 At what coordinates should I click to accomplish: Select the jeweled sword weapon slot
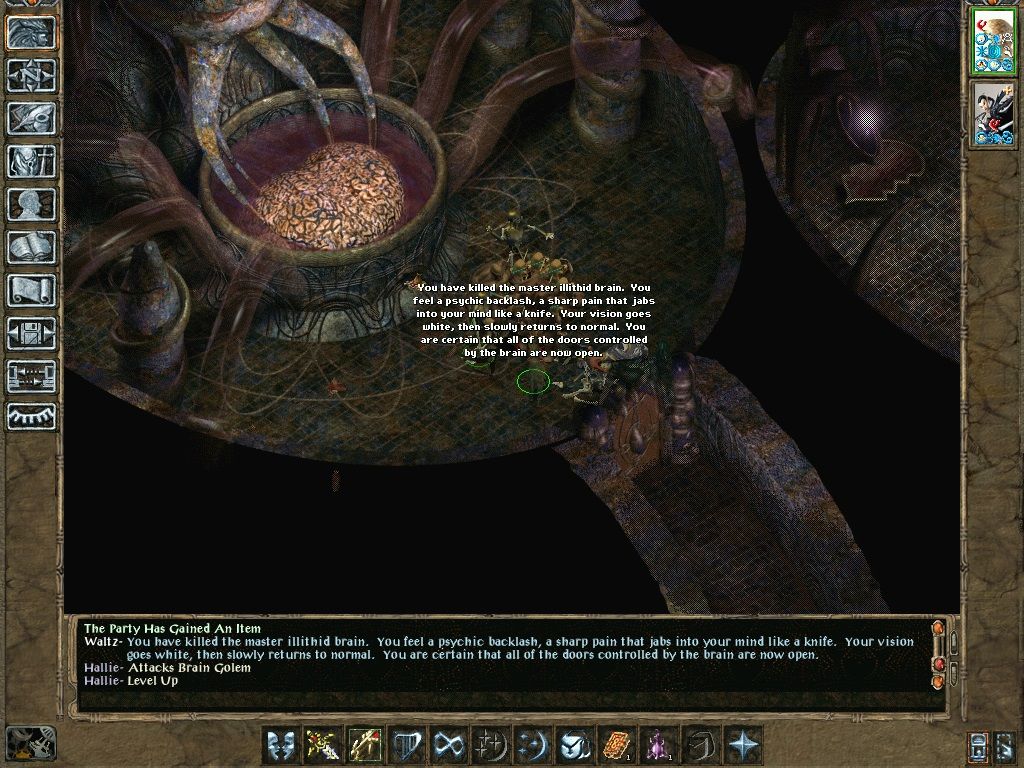pos(324,746)
